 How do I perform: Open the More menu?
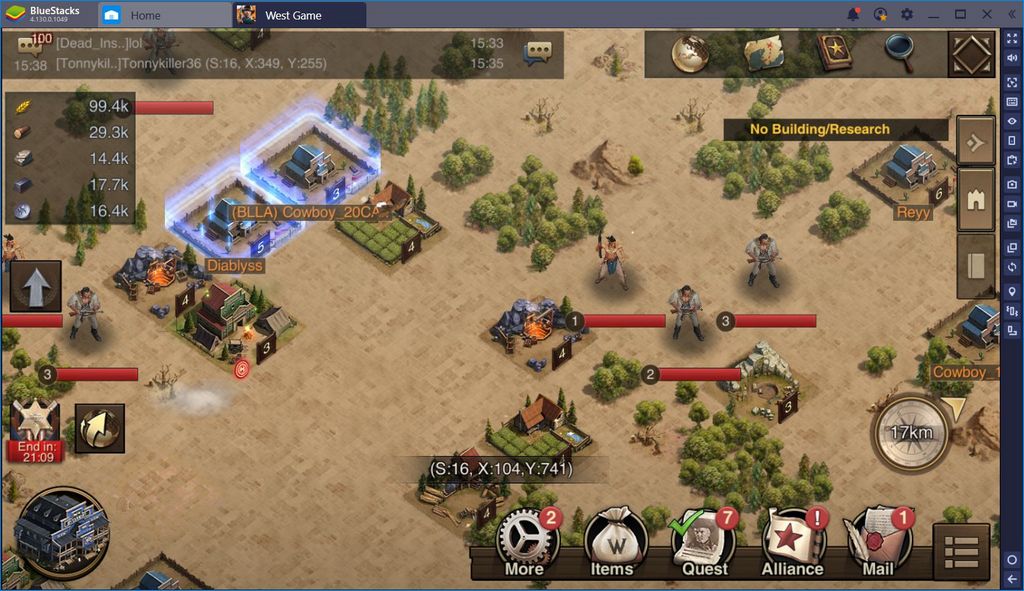(527, 543)
